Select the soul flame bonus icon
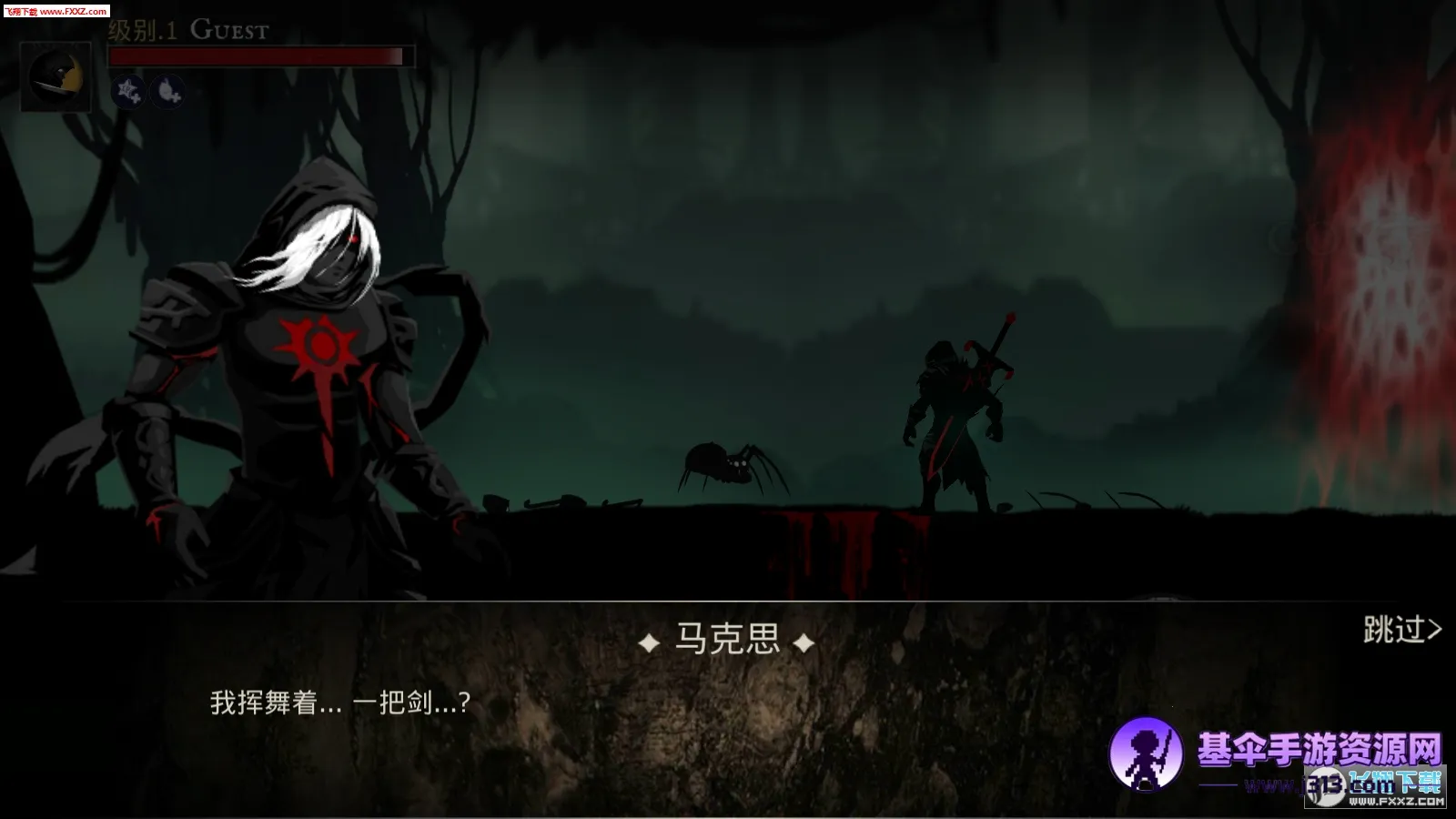The image size is (1456, 819). click(x=167, y=90)
